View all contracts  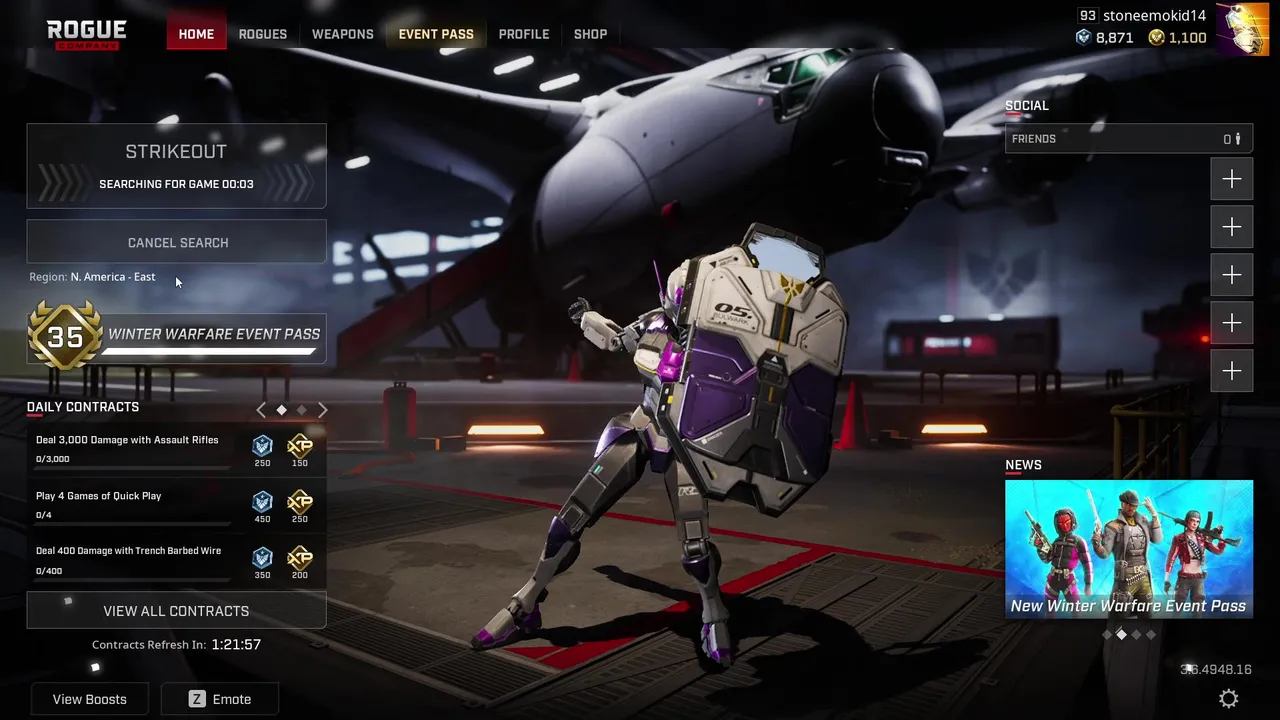click(176, 611)
